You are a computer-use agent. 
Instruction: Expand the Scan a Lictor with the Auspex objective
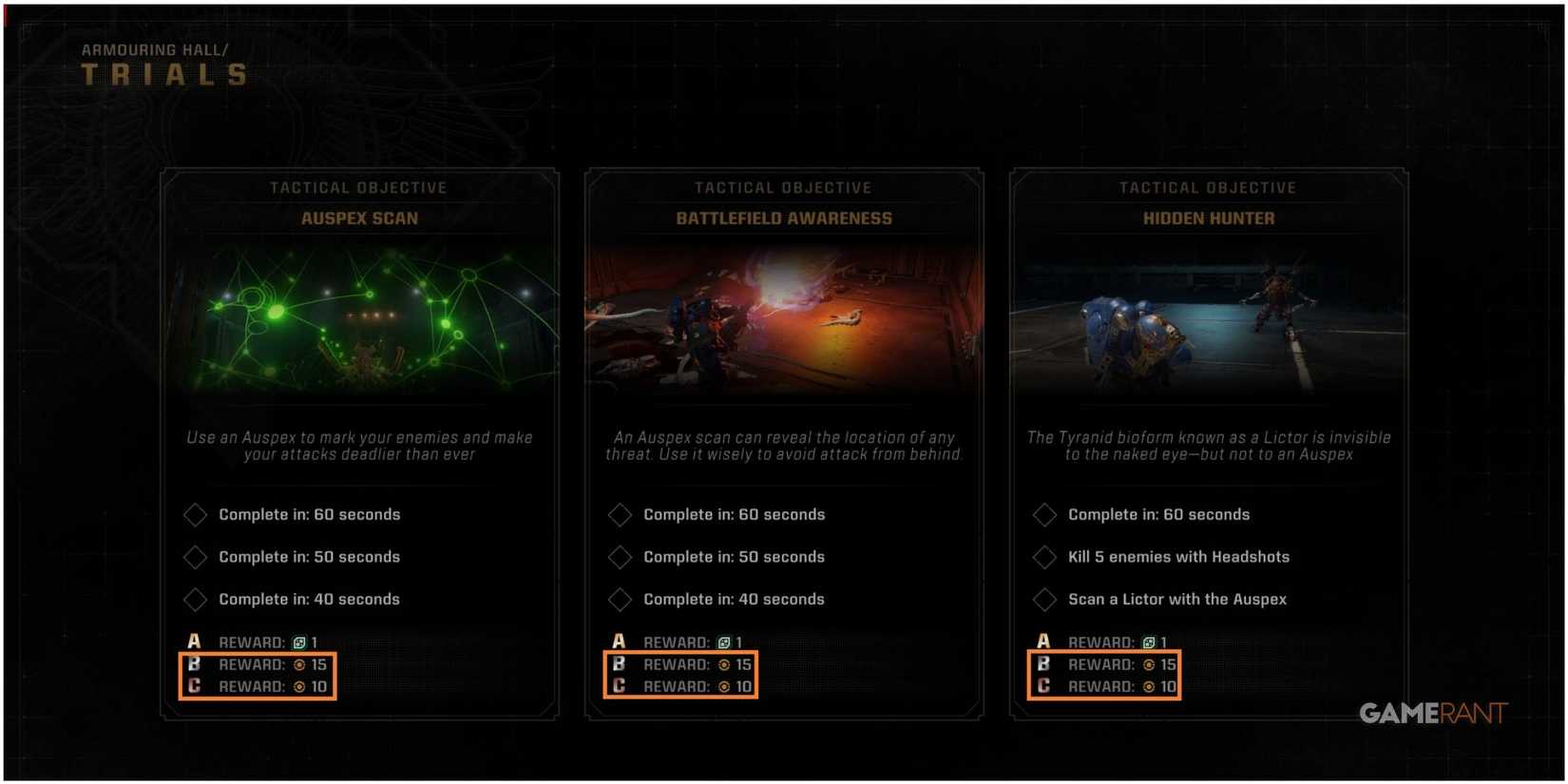point(1044,600)
